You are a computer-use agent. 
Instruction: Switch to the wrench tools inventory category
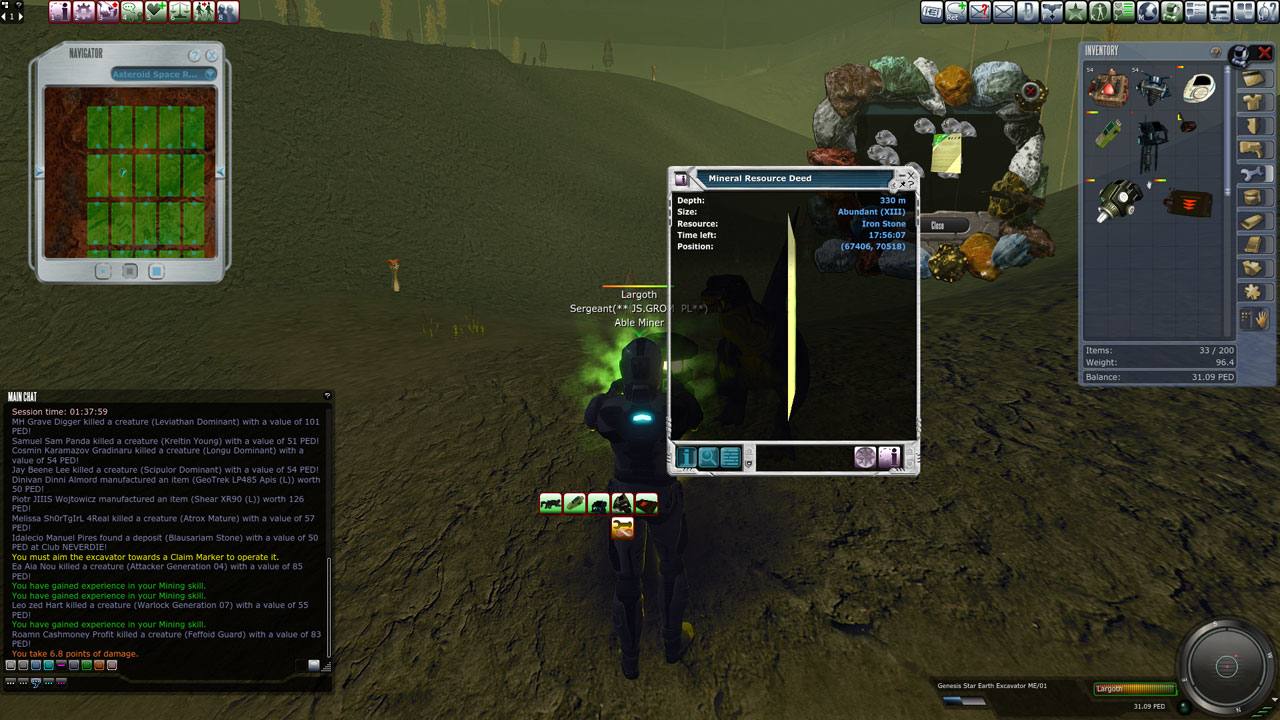(1252, 174)
